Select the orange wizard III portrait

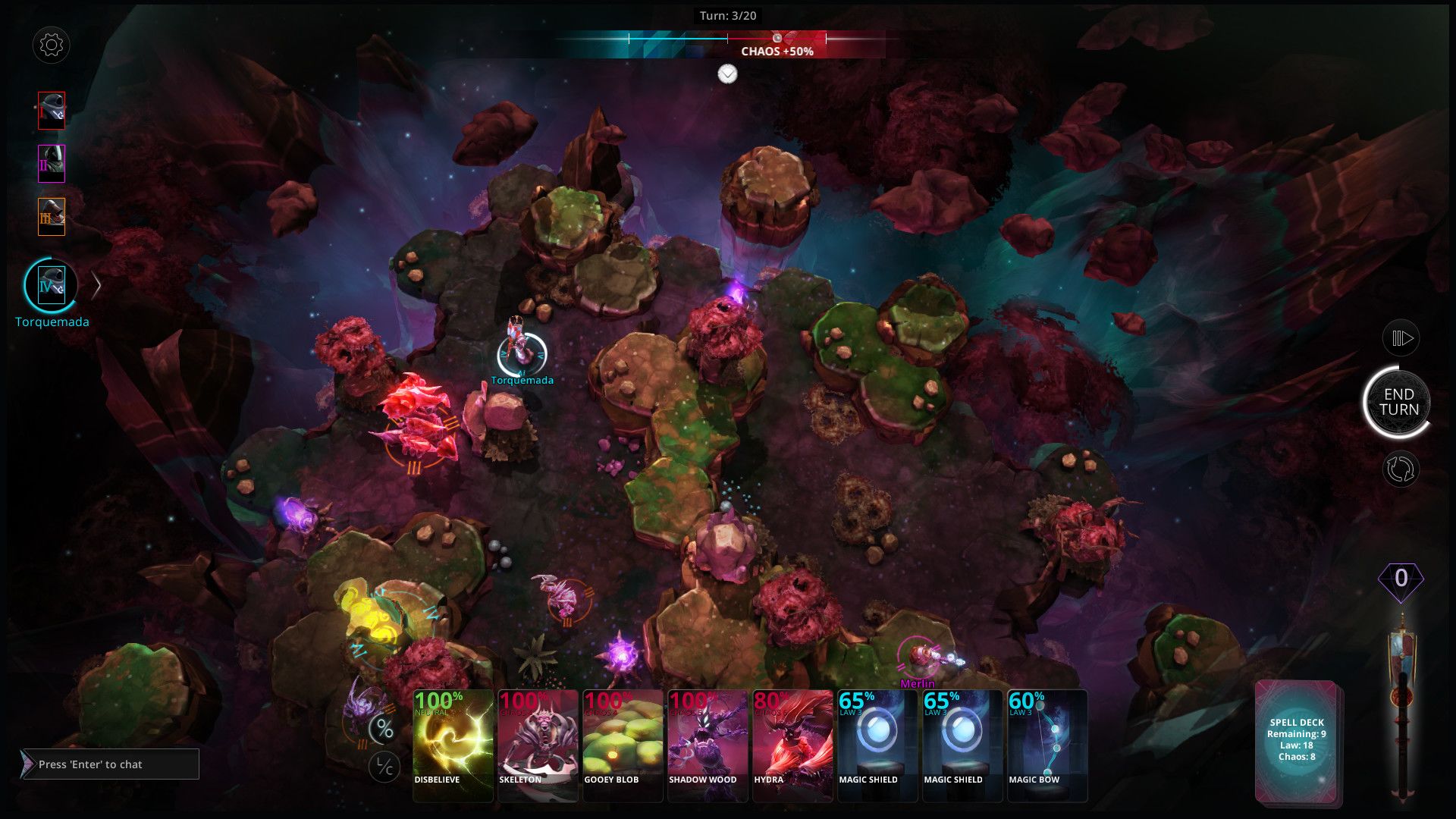[x=52, y=217]
